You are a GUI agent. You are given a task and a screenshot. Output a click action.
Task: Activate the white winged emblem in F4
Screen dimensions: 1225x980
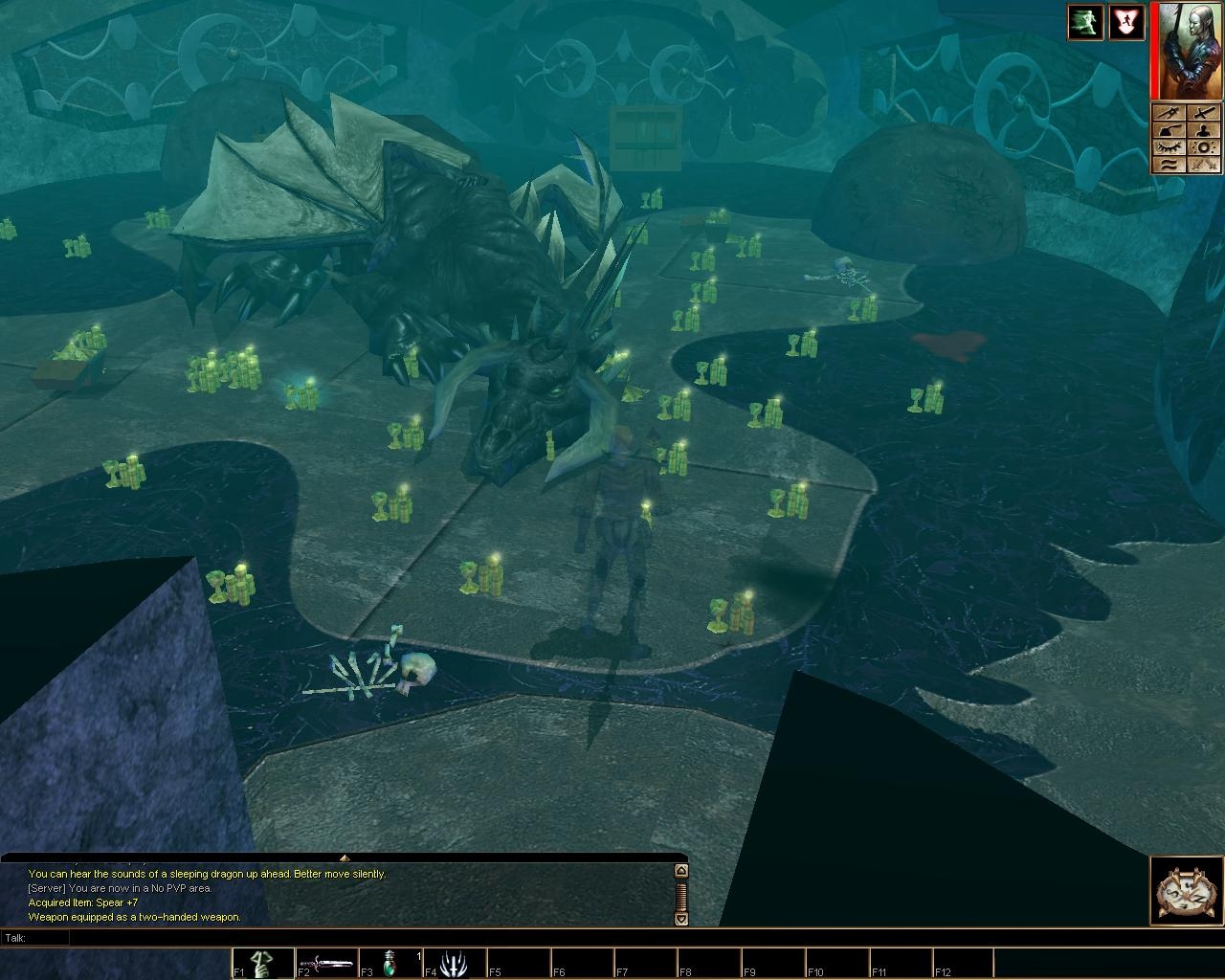coord(454,964)
